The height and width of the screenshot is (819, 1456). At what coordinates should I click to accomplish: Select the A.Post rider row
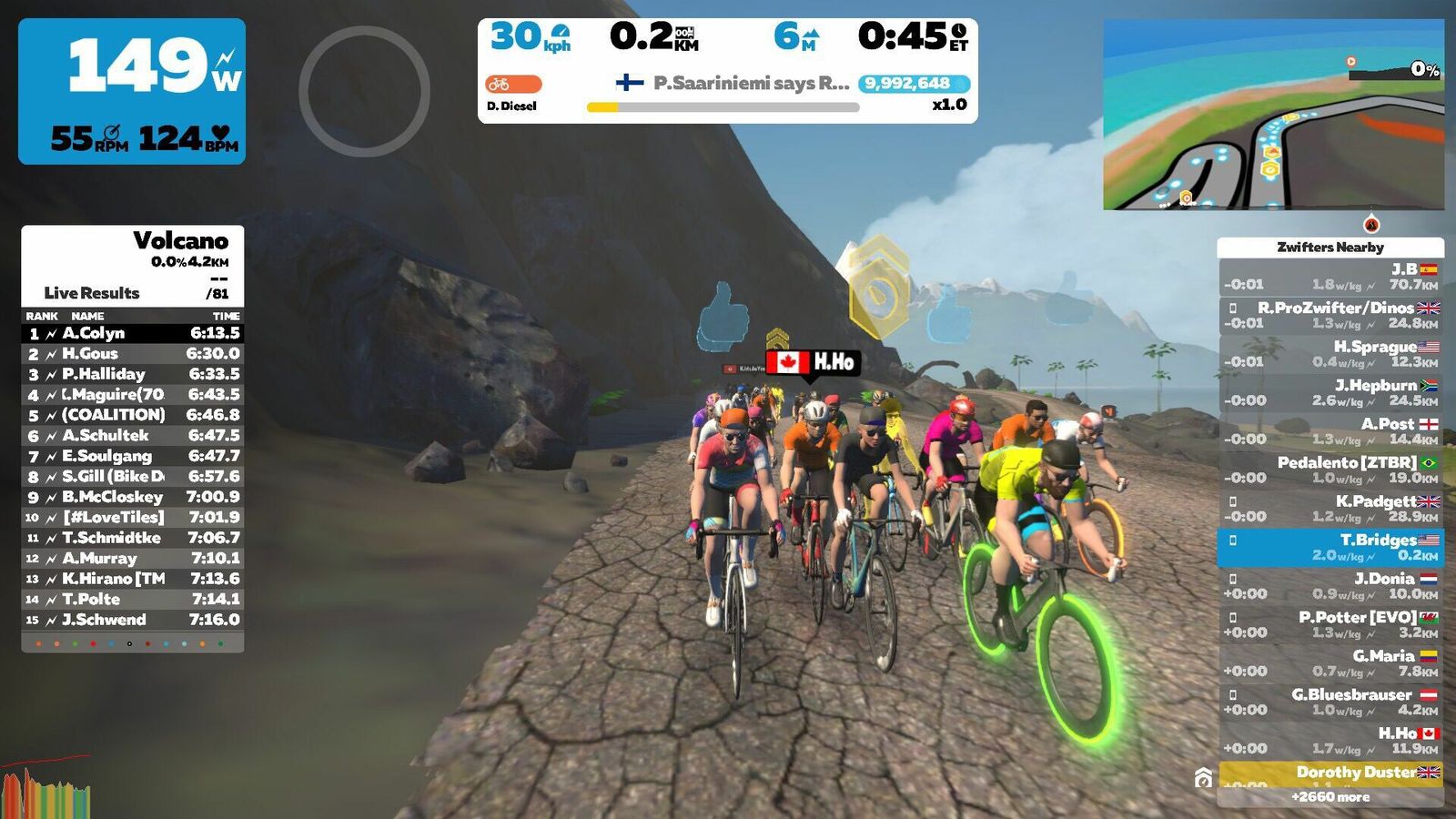[x=1330, y=431]
